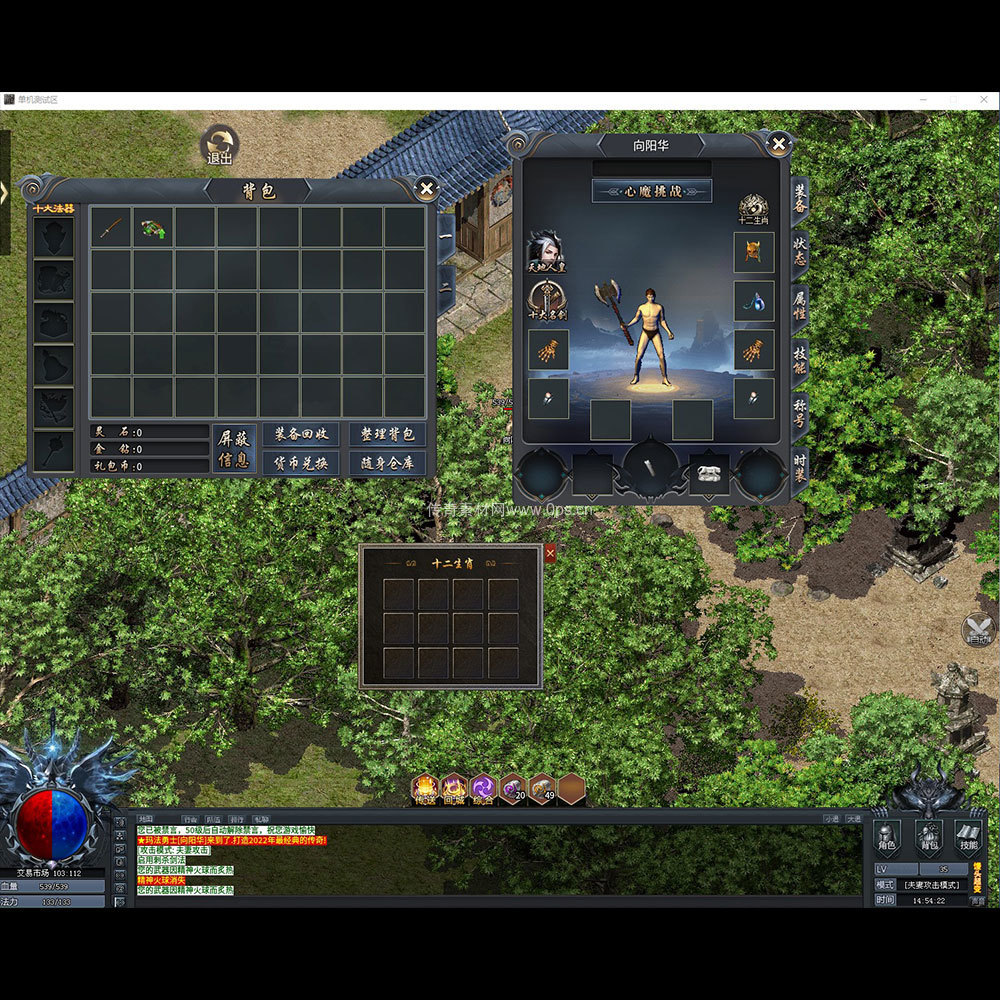Select the equipped helmet slot
The width and height of the screenshot is (1000, 1000).
754,252
